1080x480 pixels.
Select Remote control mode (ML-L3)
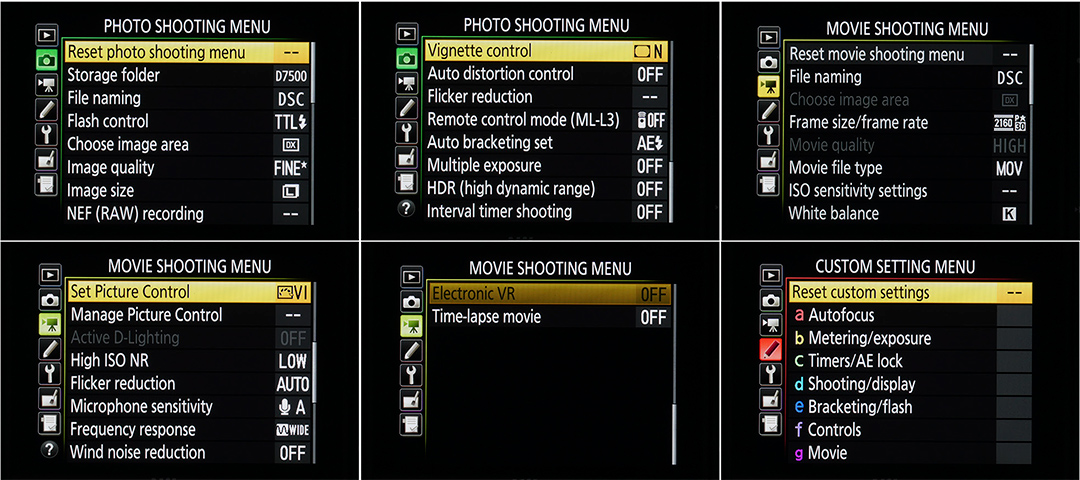click(523, 119)
